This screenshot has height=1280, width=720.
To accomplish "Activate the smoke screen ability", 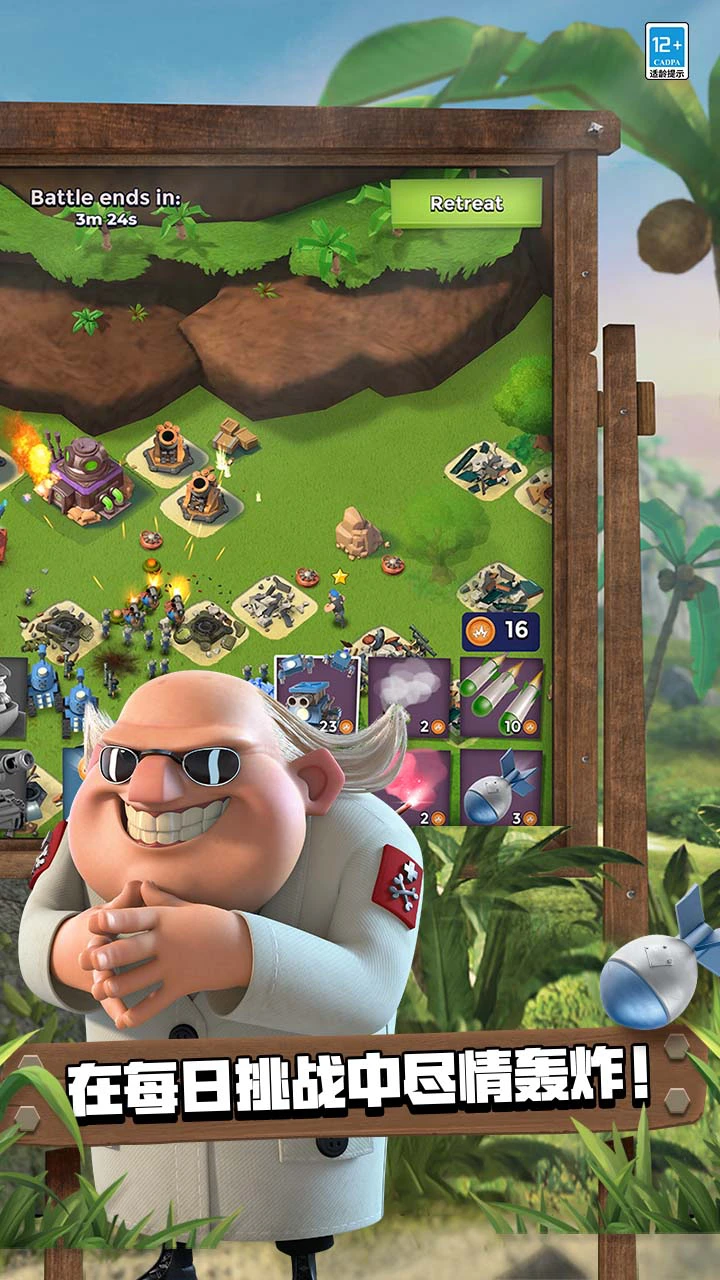I will point(409,696).
